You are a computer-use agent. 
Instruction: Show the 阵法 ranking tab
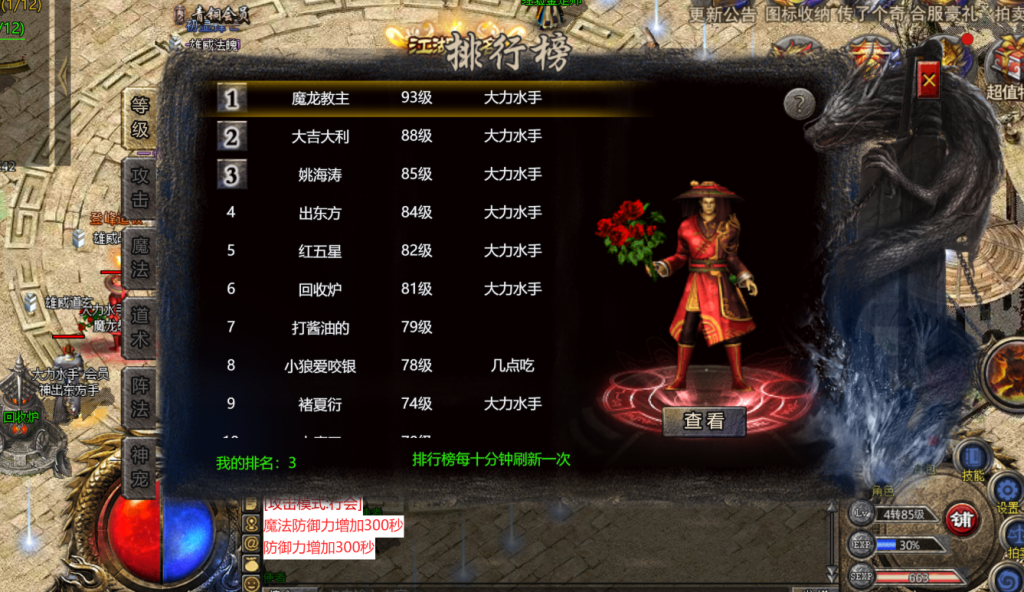(140, 397)
